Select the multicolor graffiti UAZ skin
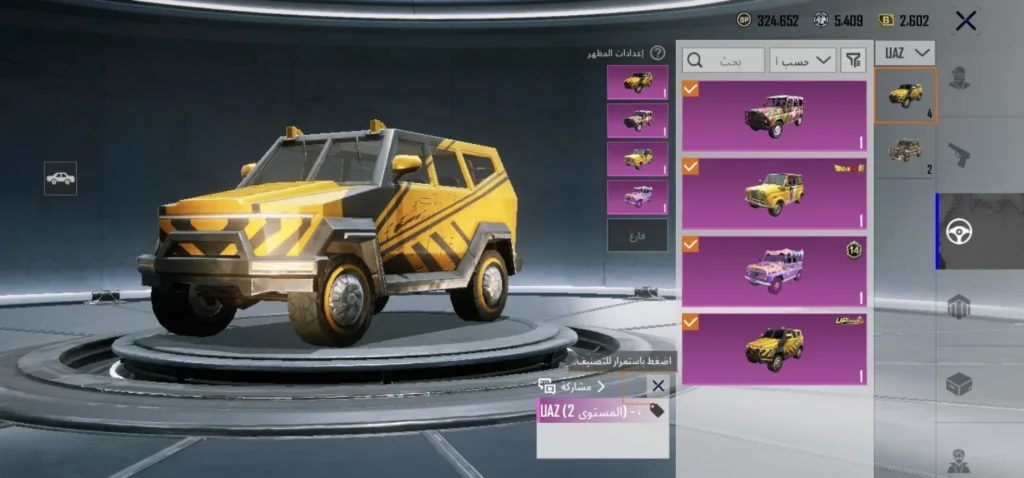 (774, 116)
